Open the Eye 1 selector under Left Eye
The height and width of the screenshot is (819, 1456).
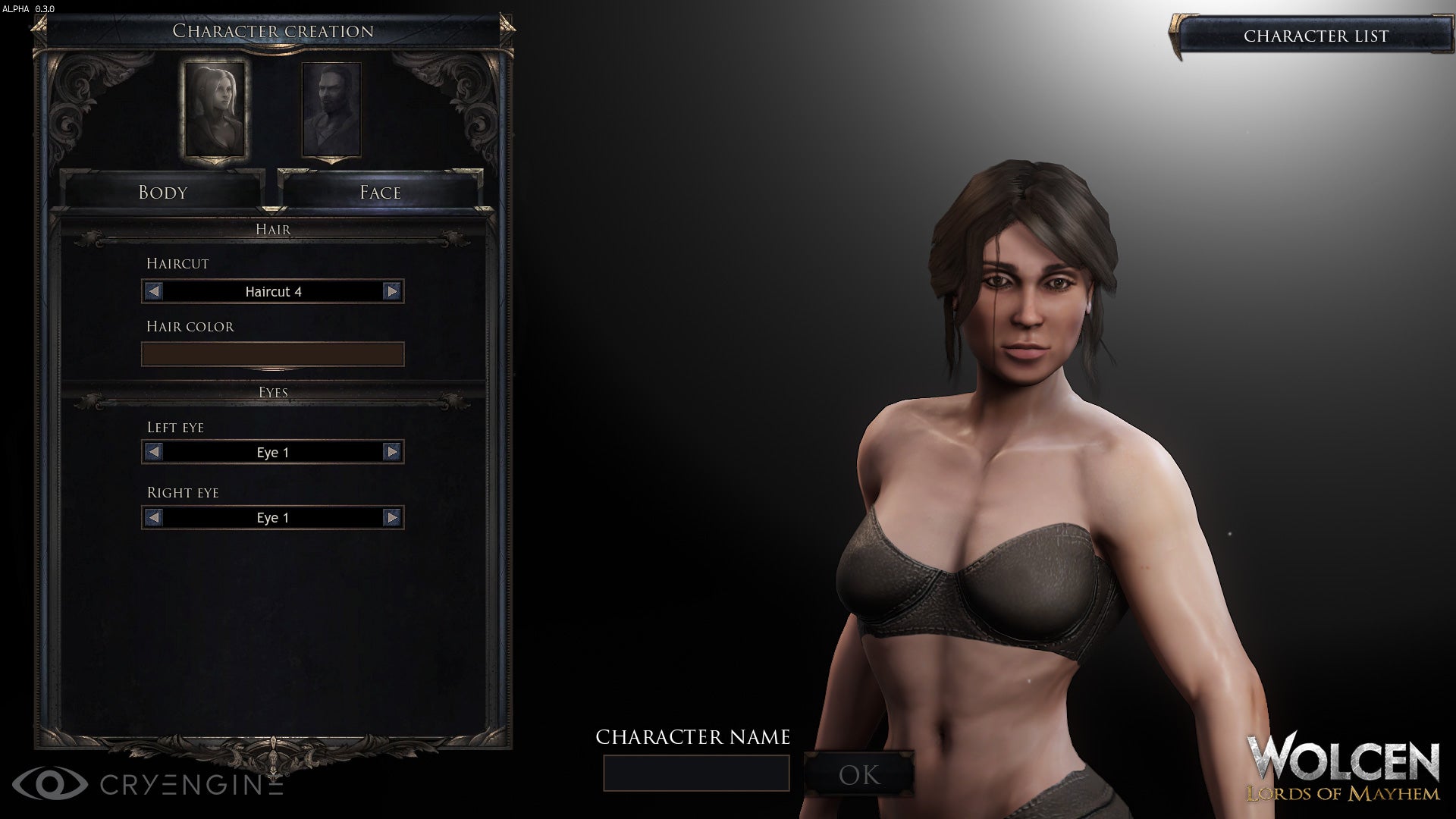click(x=273, y=452)
